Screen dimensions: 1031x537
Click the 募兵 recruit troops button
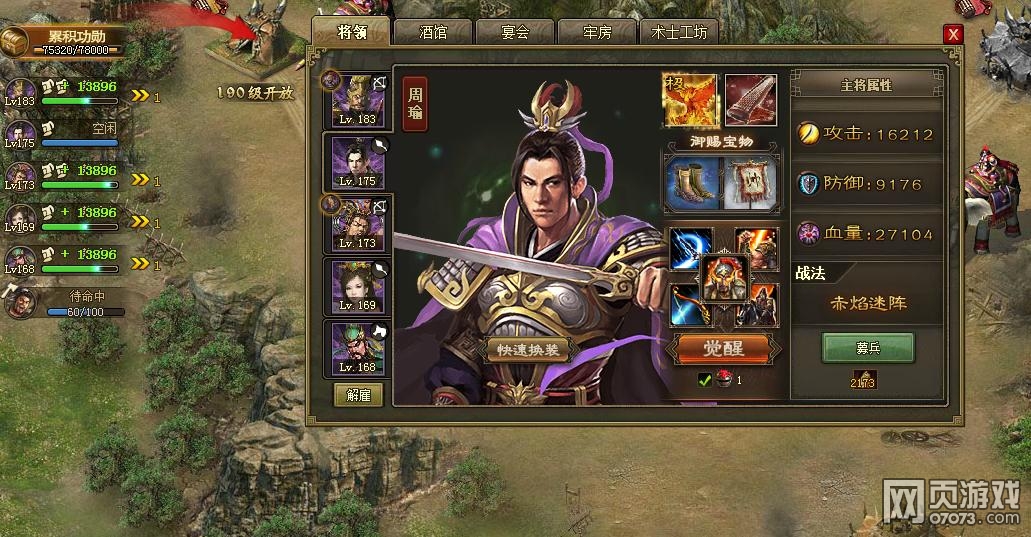(868, 347)
